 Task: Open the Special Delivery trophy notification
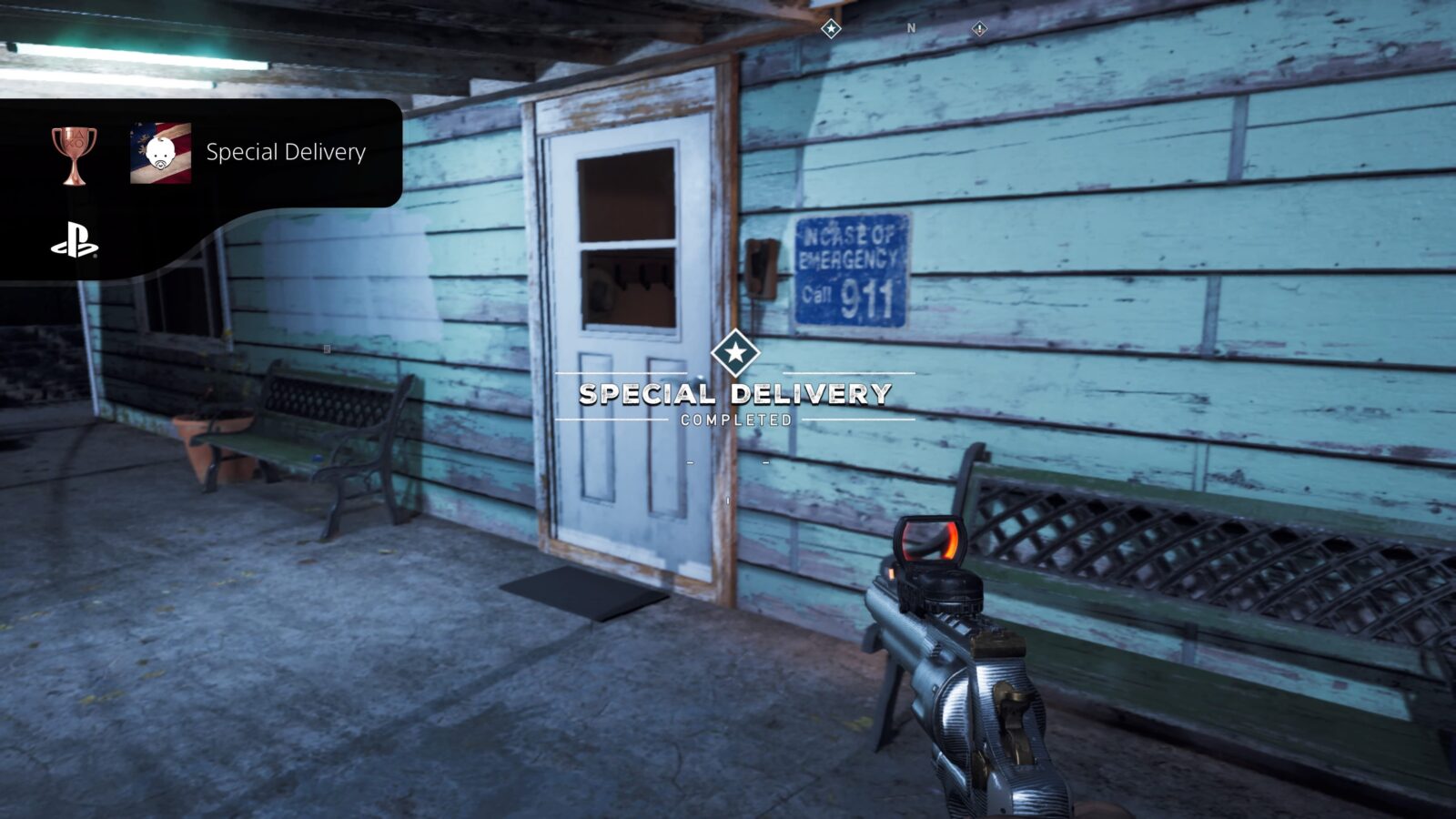[286, 152]
